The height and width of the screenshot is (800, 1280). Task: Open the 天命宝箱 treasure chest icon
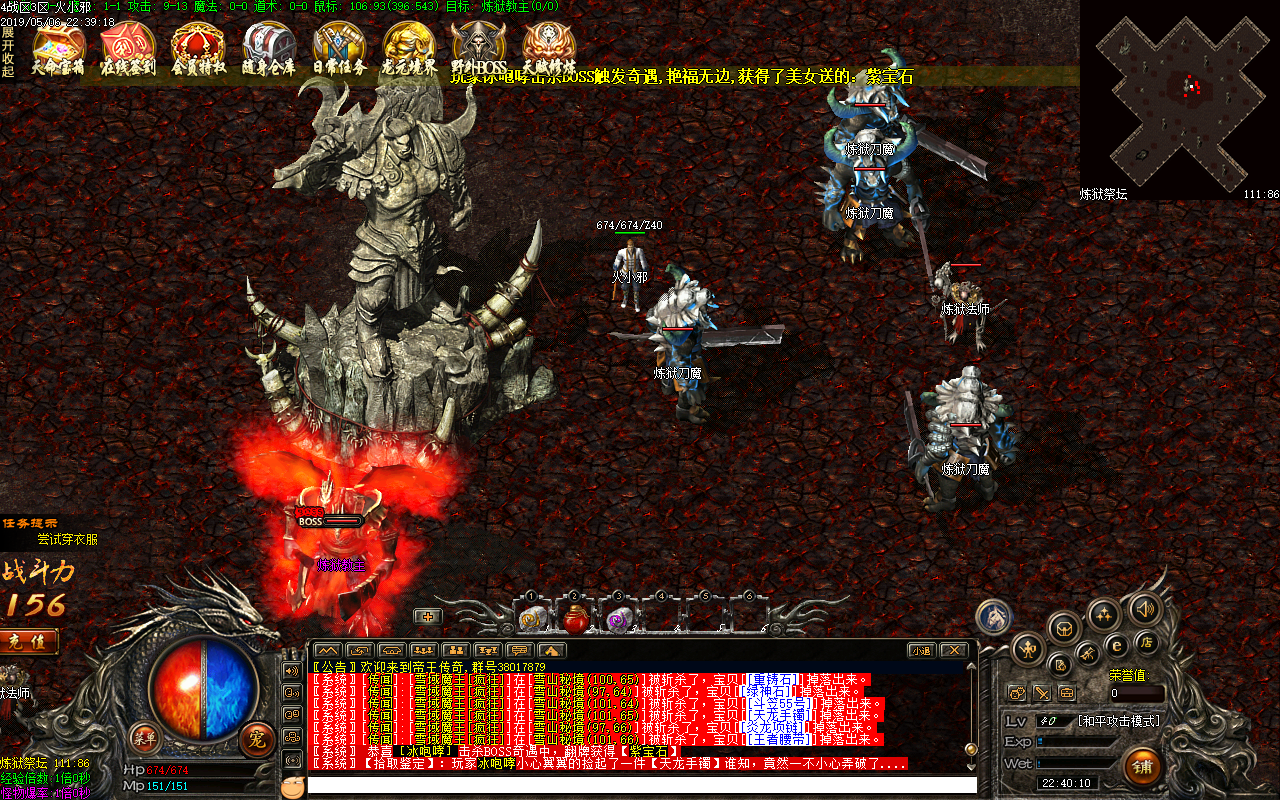(59, 47)
